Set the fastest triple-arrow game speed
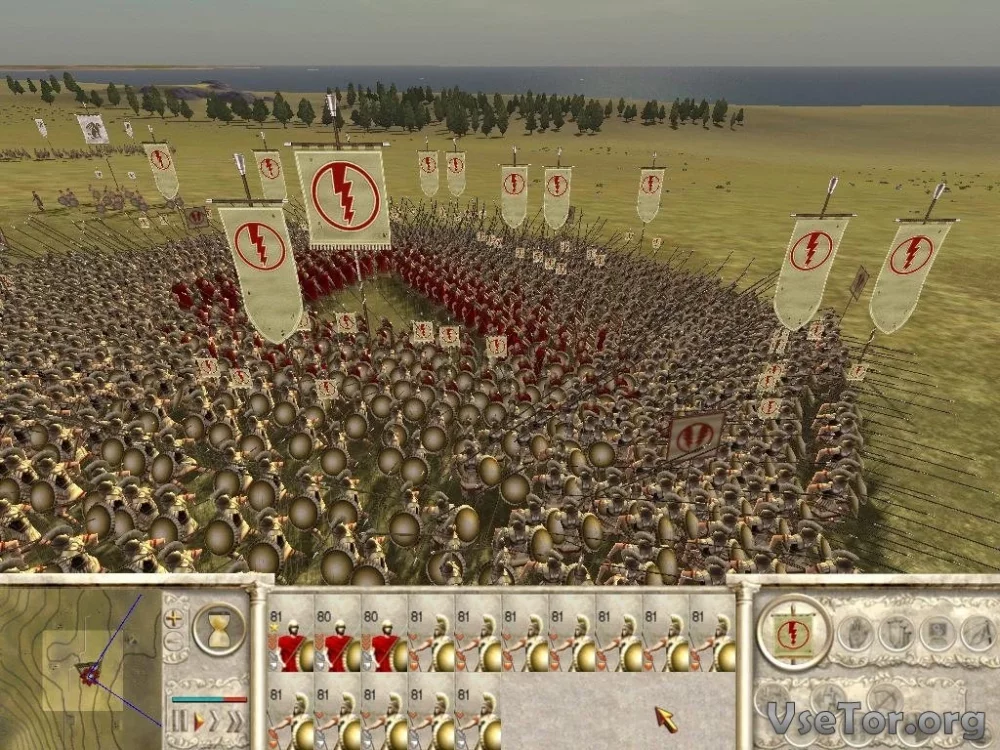The width and height of the screenshot is (1000, 750). pyautogui.click(x=235, y=720)
